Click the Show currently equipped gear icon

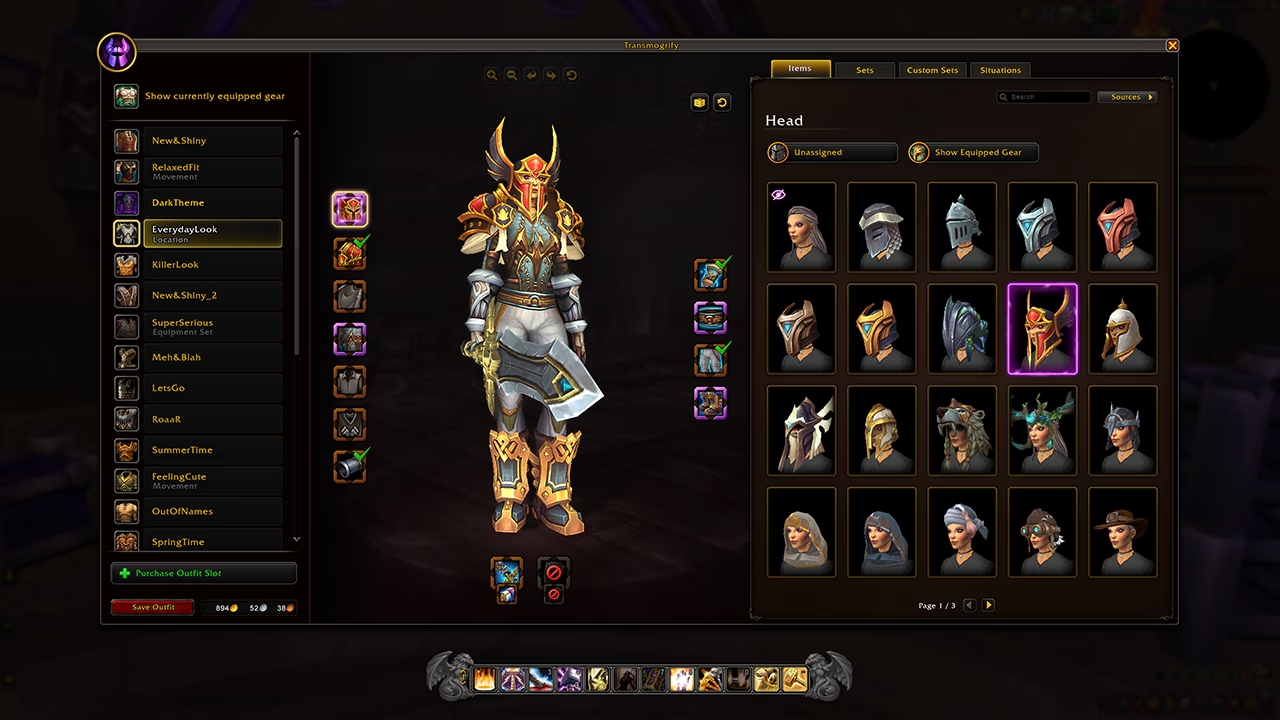(126, 96)
